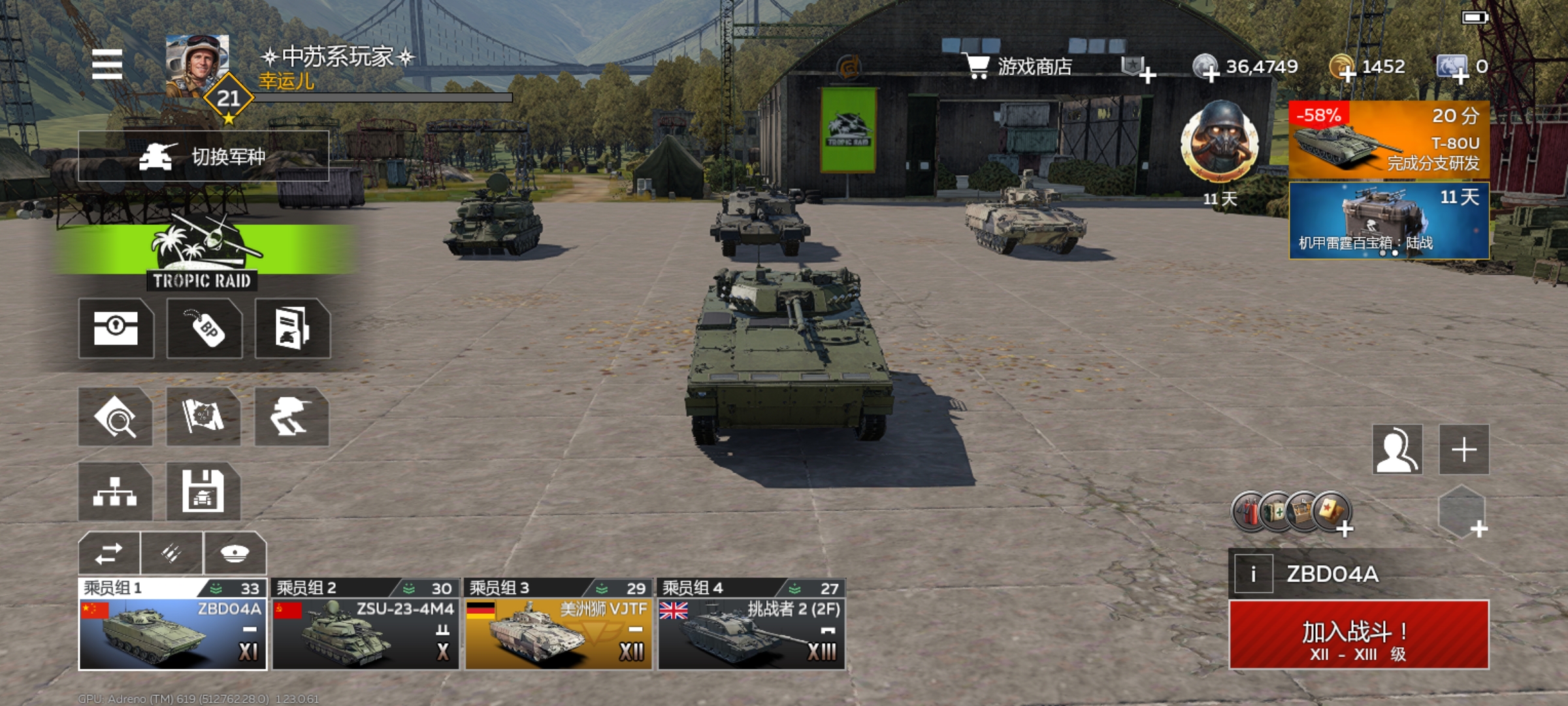Open the walking mech icon
Image resolution: width=1568 pixels, height=706 pixels.
tap(291, 417)
